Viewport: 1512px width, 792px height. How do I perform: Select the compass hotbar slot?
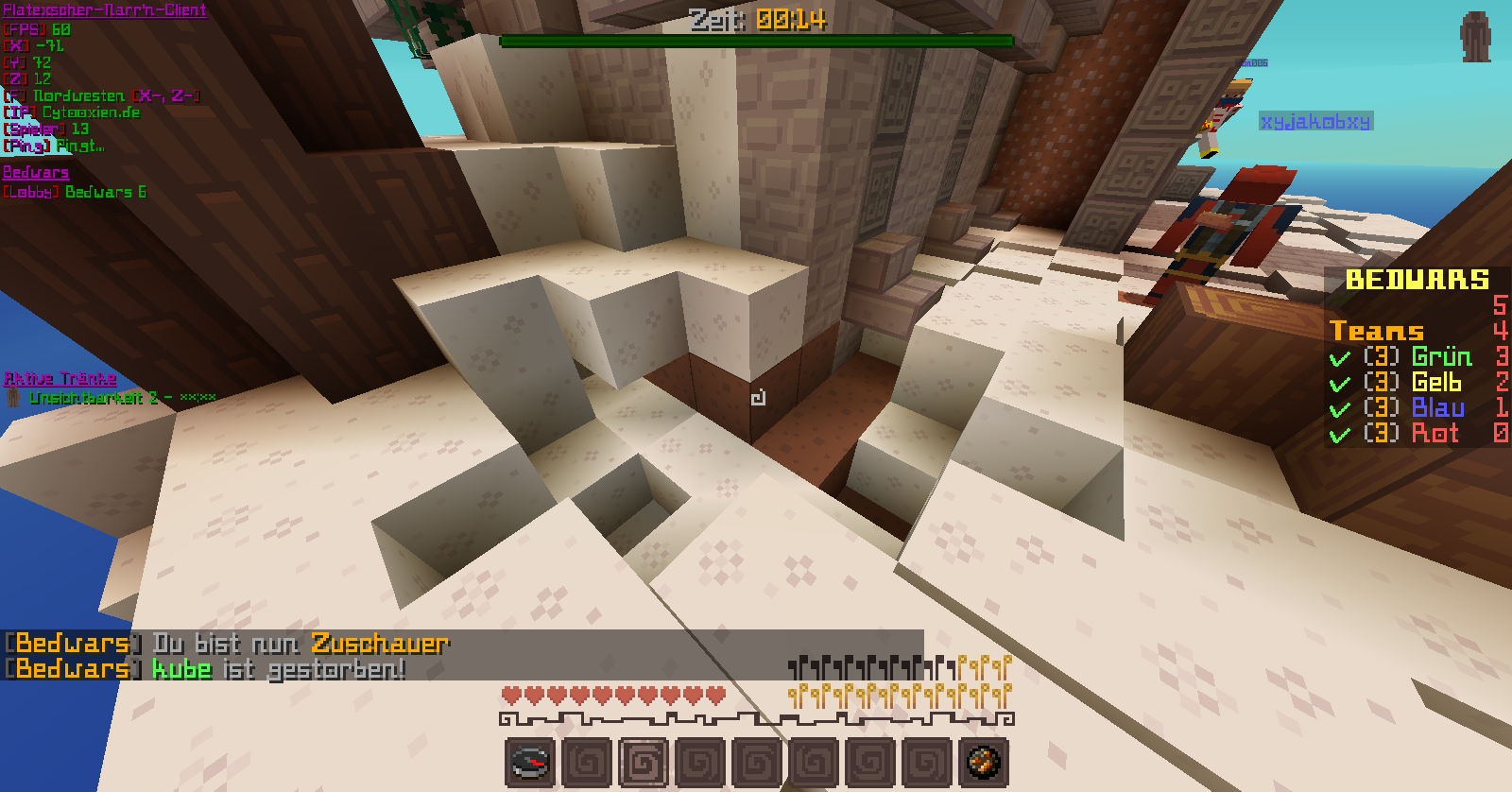point(530,762)
